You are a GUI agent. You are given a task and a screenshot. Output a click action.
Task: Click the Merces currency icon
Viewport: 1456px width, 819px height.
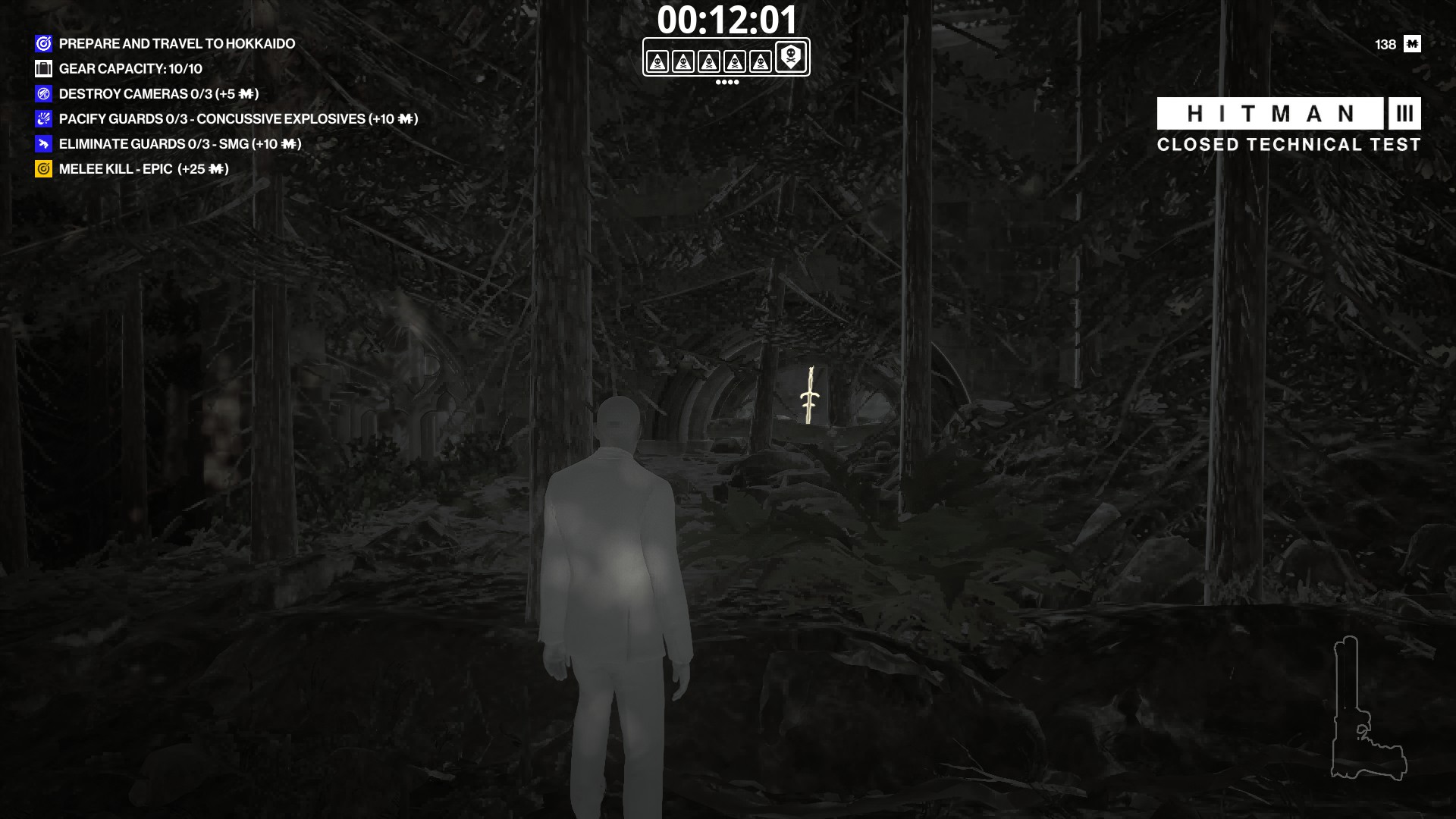[1411, 44]
